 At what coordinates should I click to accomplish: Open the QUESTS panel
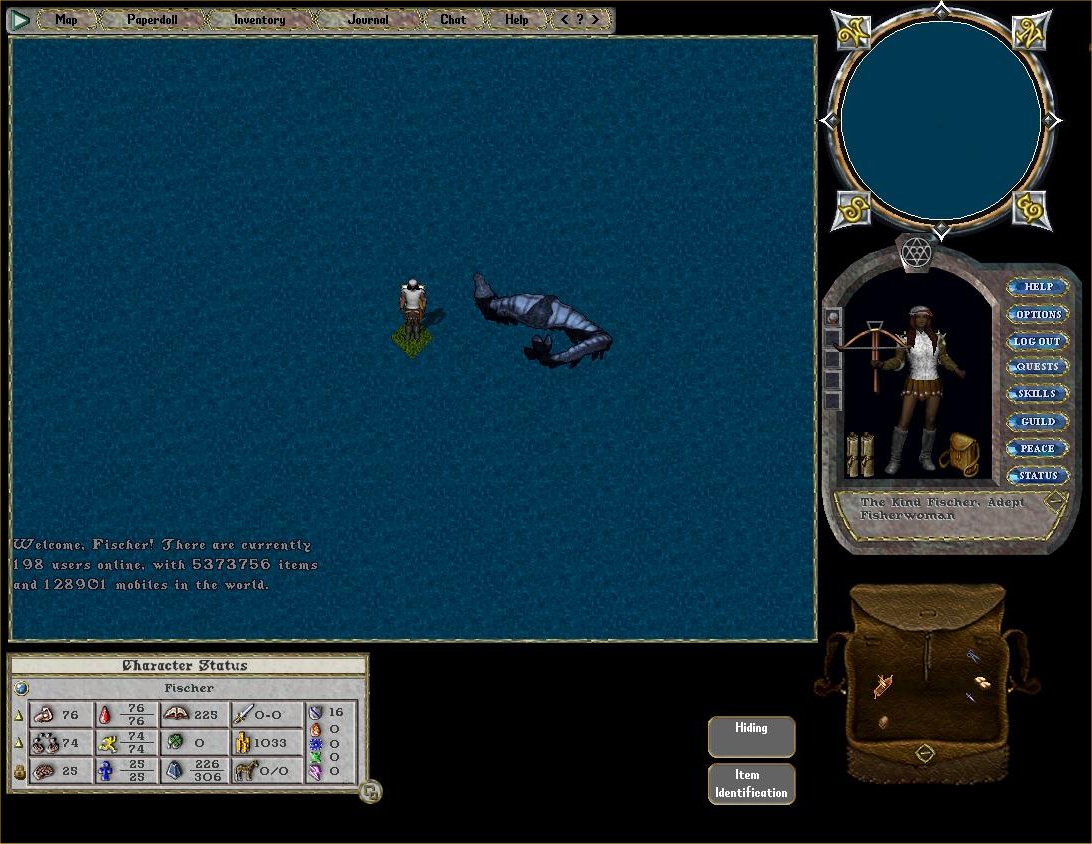(1038, 367)
